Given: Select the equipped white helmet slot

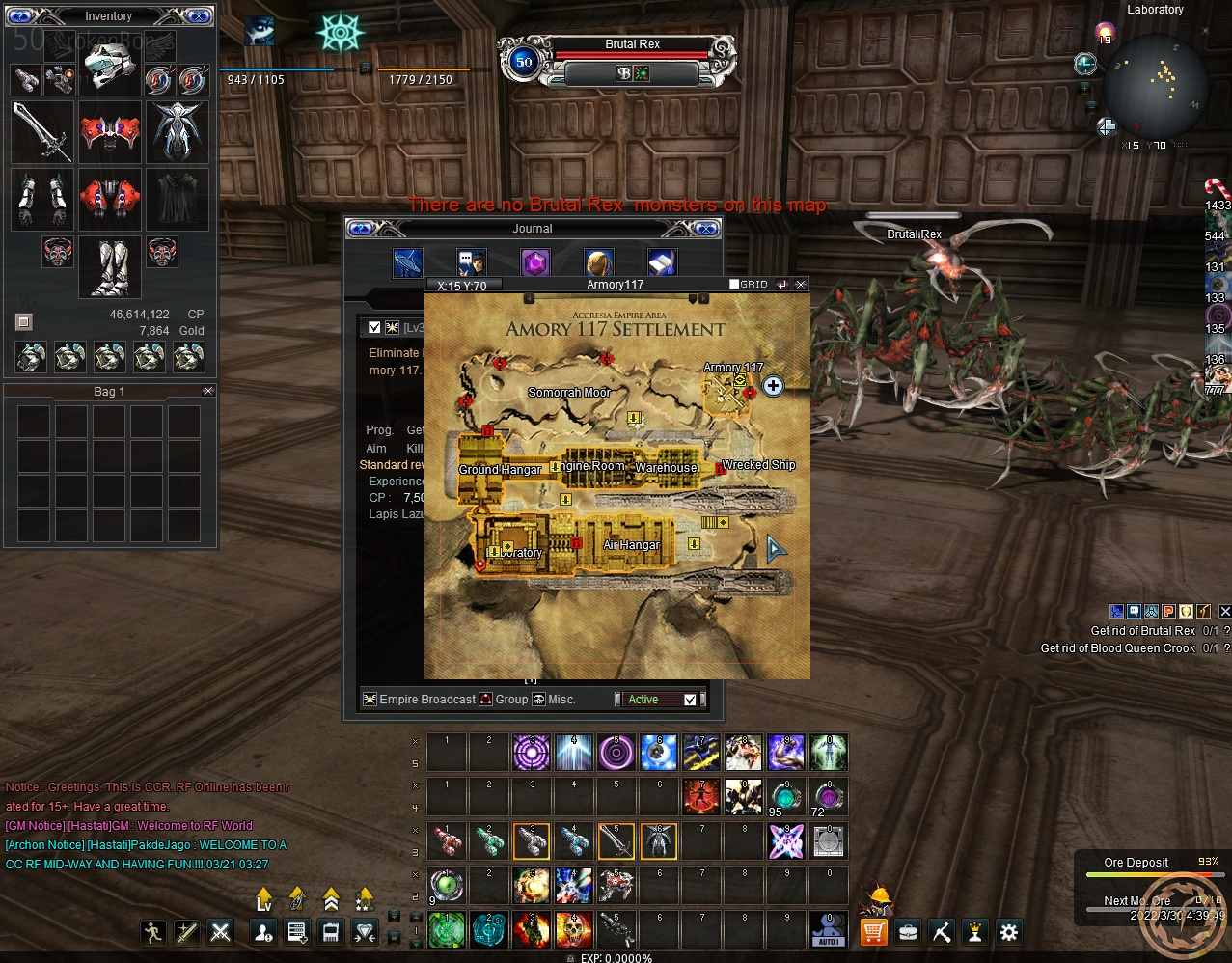Looking at the screenshot, I should point(110,66).
